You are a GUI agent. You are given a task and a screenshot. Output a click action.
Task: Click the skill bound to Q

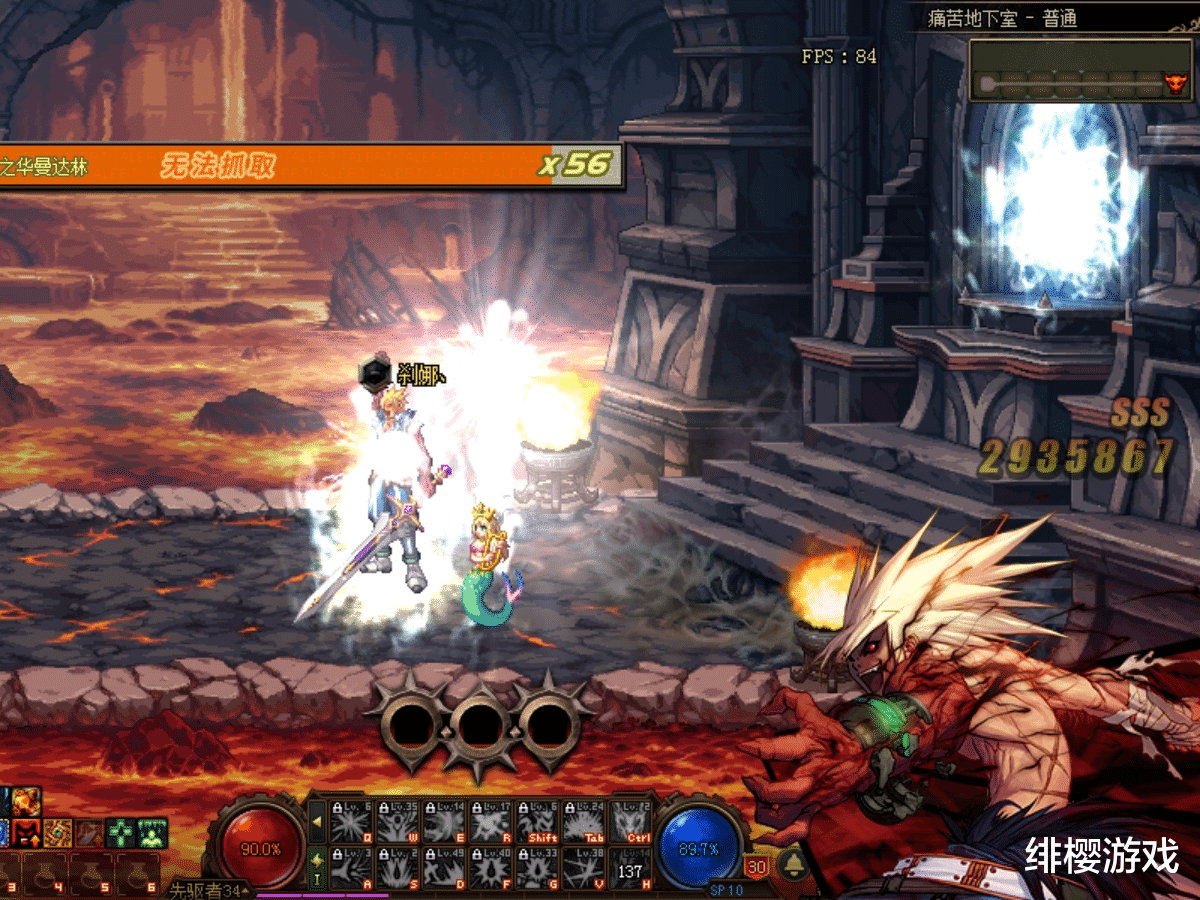tap(352, 822)
